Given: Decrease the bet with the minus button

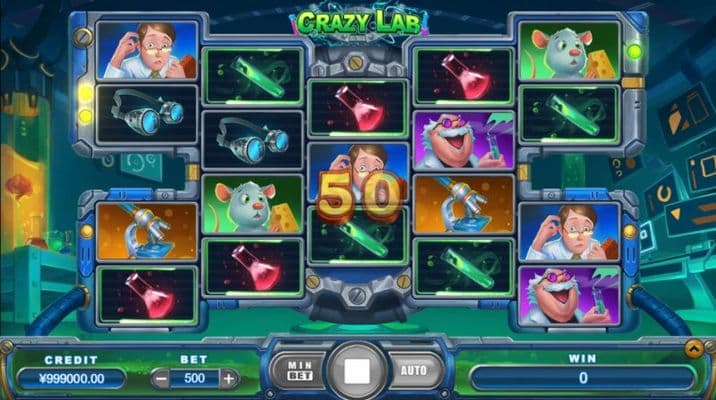Looking at the screenshot, I should pos(162,379).
